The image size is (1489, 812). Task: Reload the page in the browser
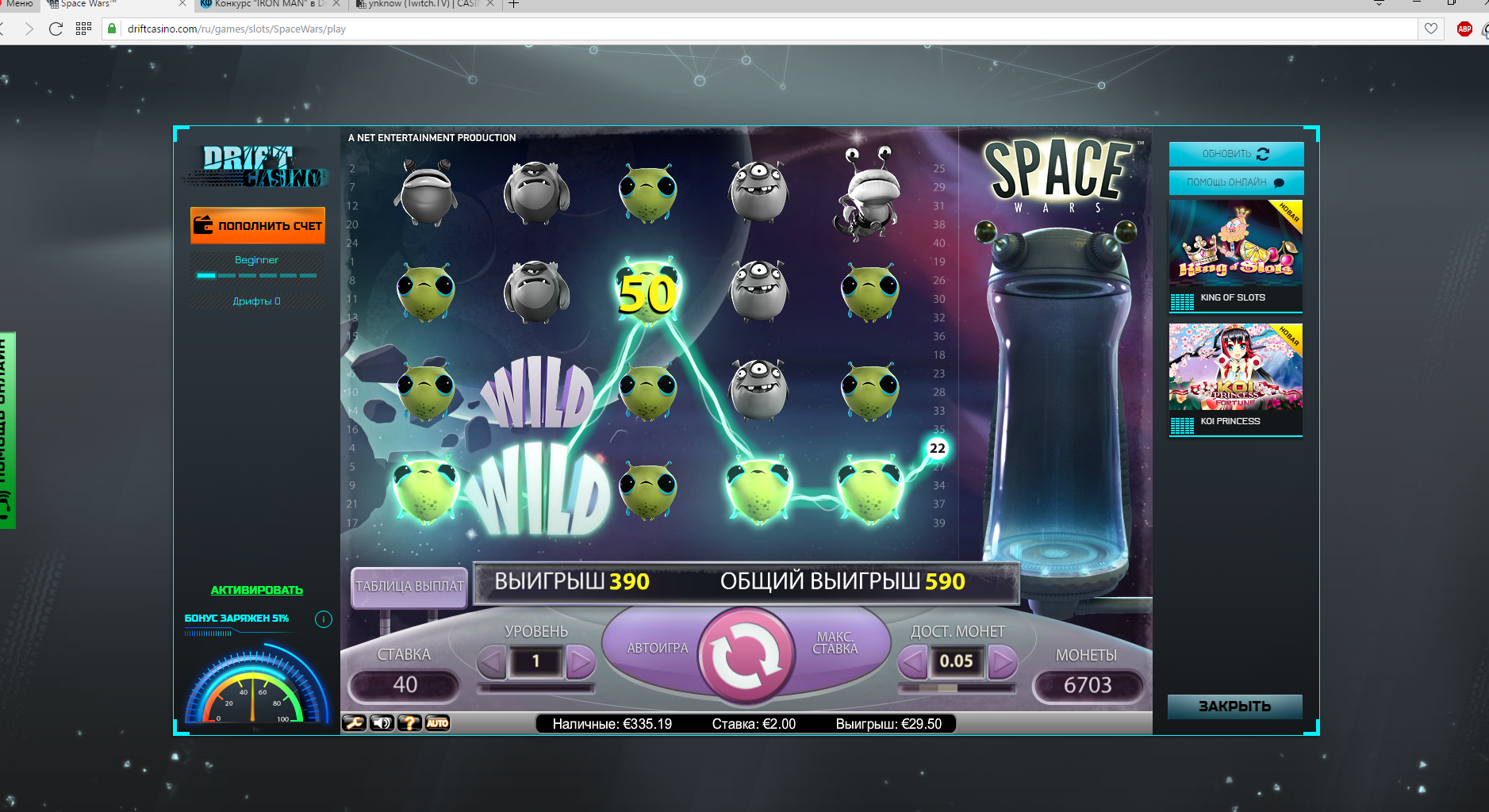click(56, 29)
